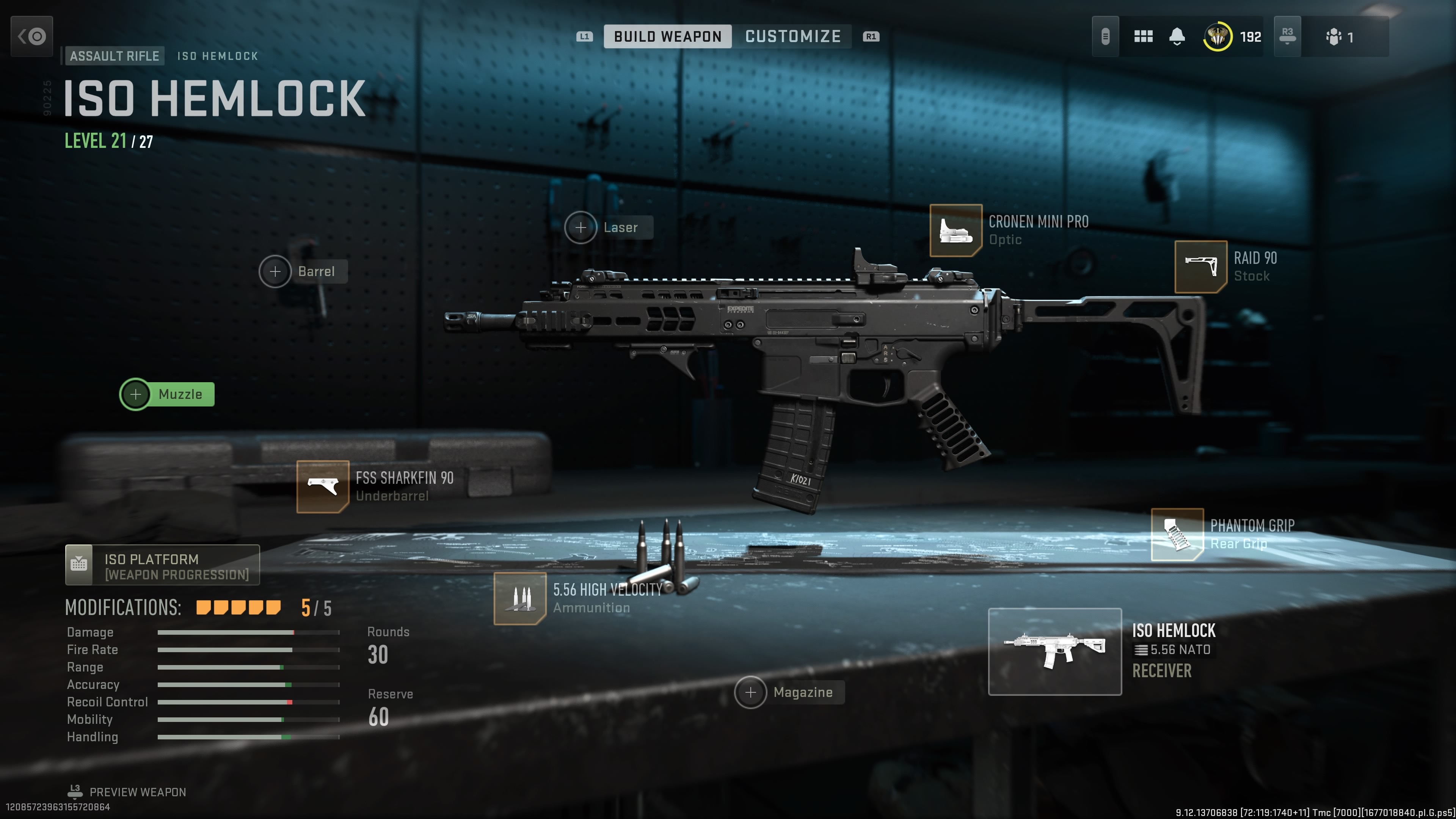Add an attachment to the Laser slot
The height and width of the screenshot is (819, 1456).
581,228
